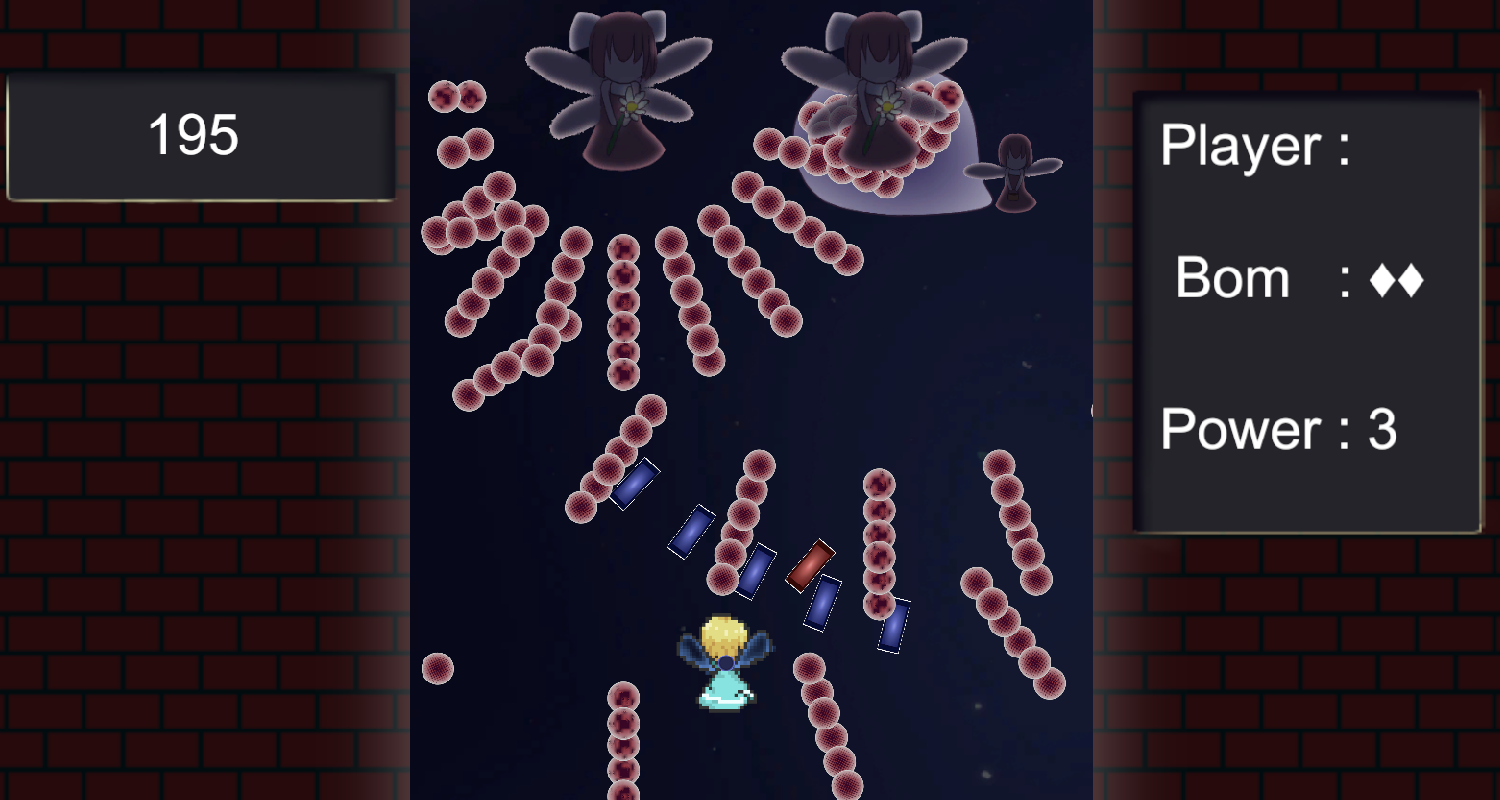Click the lone round bullet near bottom-left
Viewport: 1500px width, 800px height.
pyautogui.click(x=437, y=666)
